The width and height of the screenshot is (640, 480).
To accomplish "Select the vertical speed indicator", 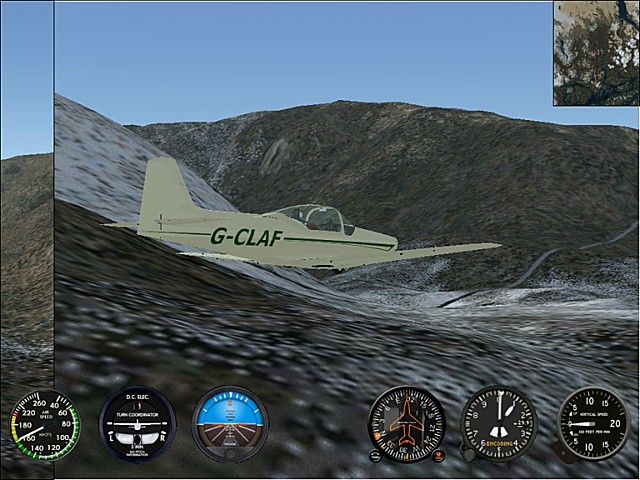I will [x=592, y=424].
